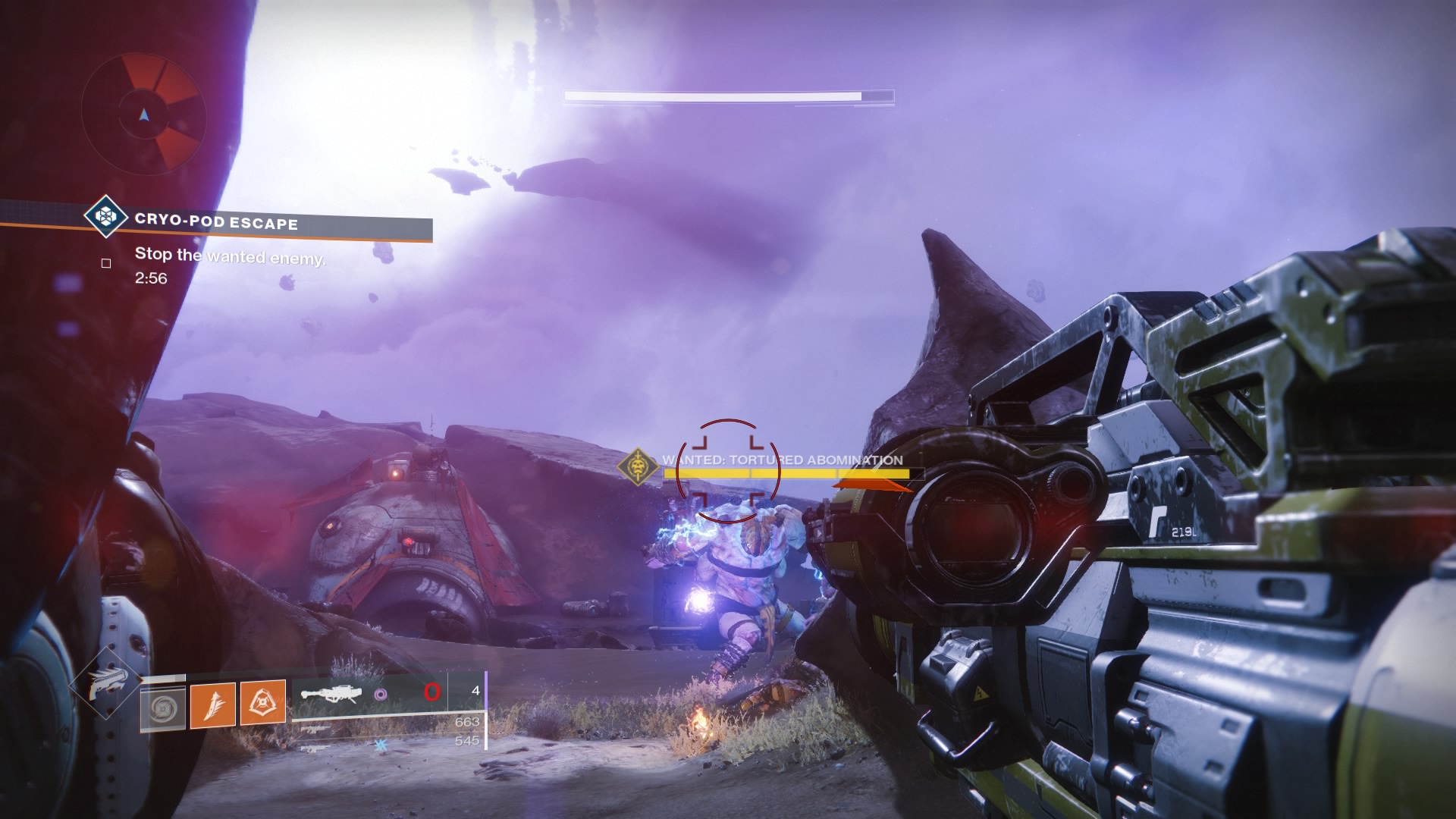Image resolution: width=1456 pixels, height=819 pixels.
Task: Activate the orange class ability icon
Action: [x=262, y=703]
